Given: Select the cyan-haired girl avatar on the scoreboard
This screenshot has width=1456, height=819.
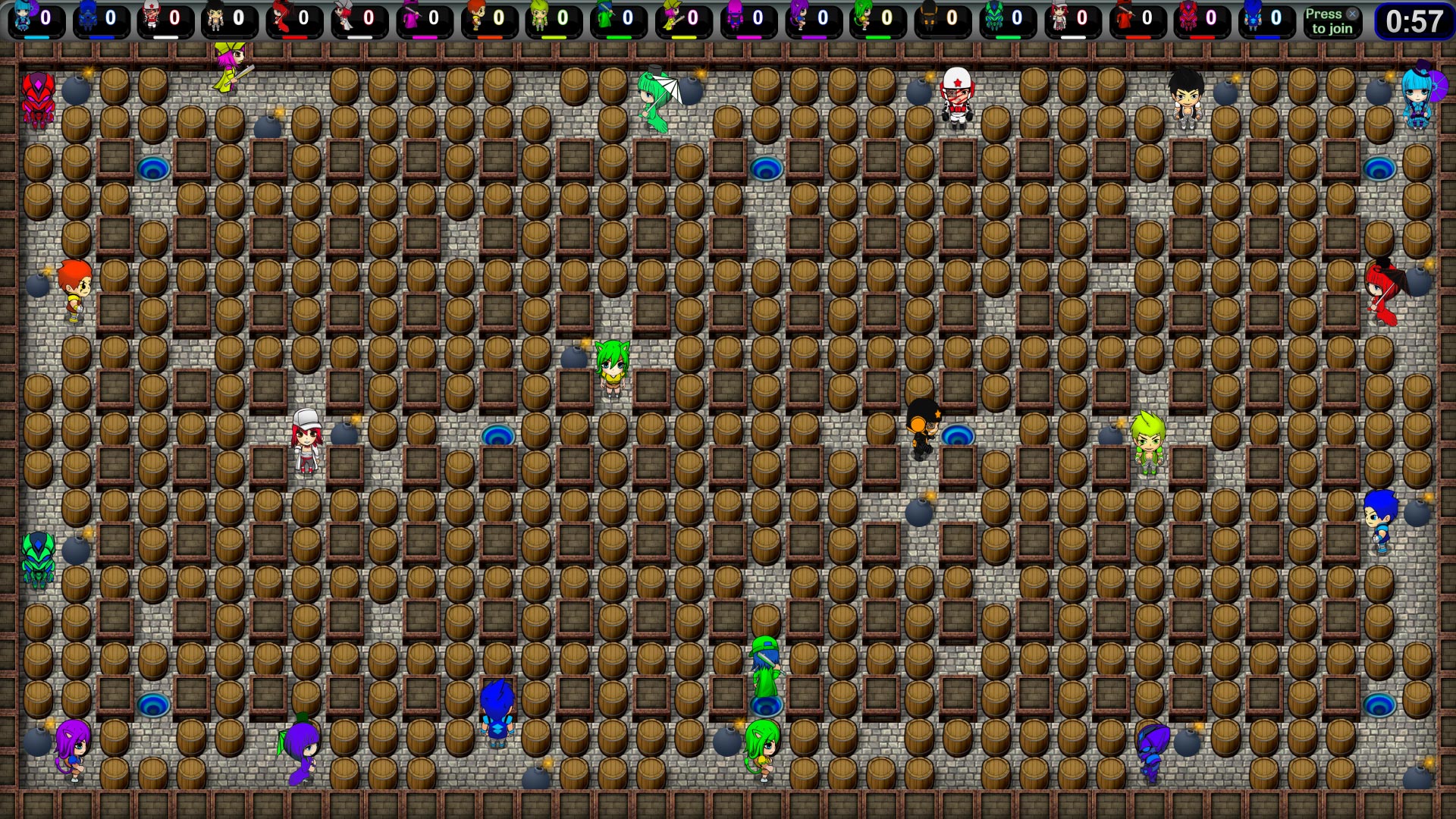Looking at the screenshot, I should [x=21, y=15].
